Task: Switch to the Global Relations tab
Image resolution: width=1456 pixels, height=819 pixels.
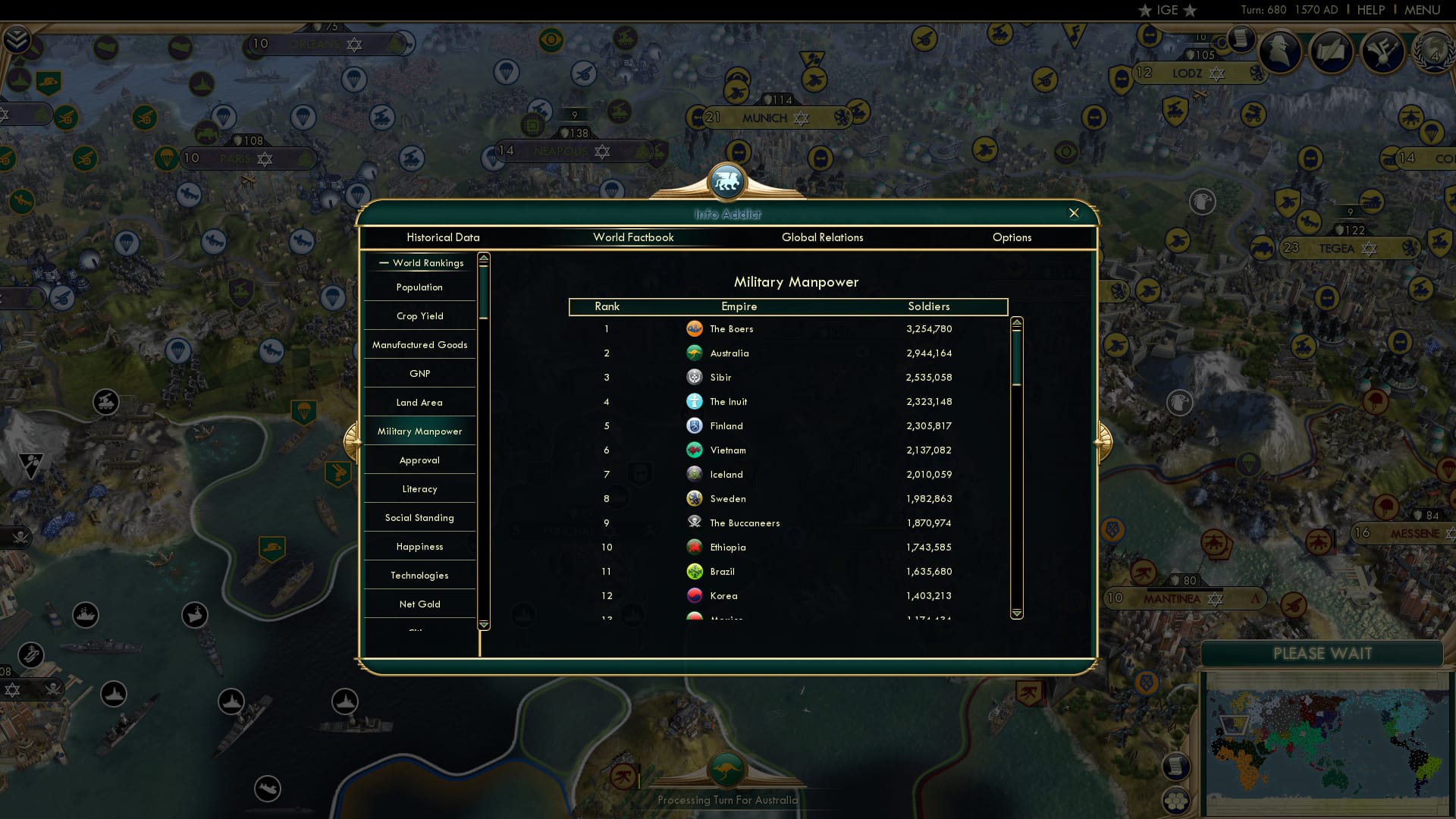Action: 823,237
